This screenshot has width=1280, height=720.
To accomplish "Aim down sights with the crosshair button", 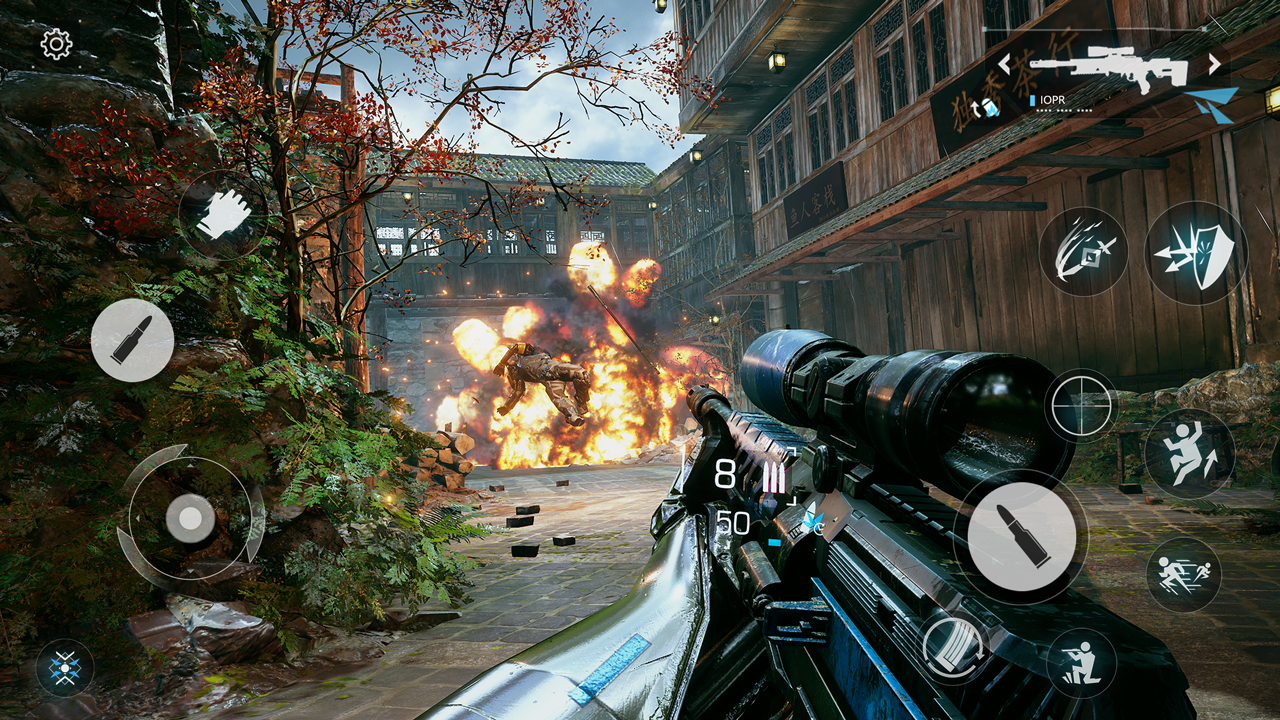I will pyautogui.click(x=1081, y=405).
